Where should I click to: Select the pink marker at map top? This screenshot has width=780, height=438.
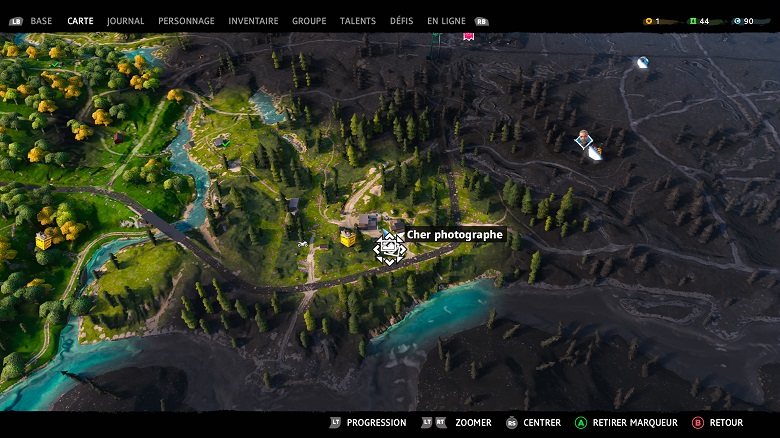[x=468, y=36]
